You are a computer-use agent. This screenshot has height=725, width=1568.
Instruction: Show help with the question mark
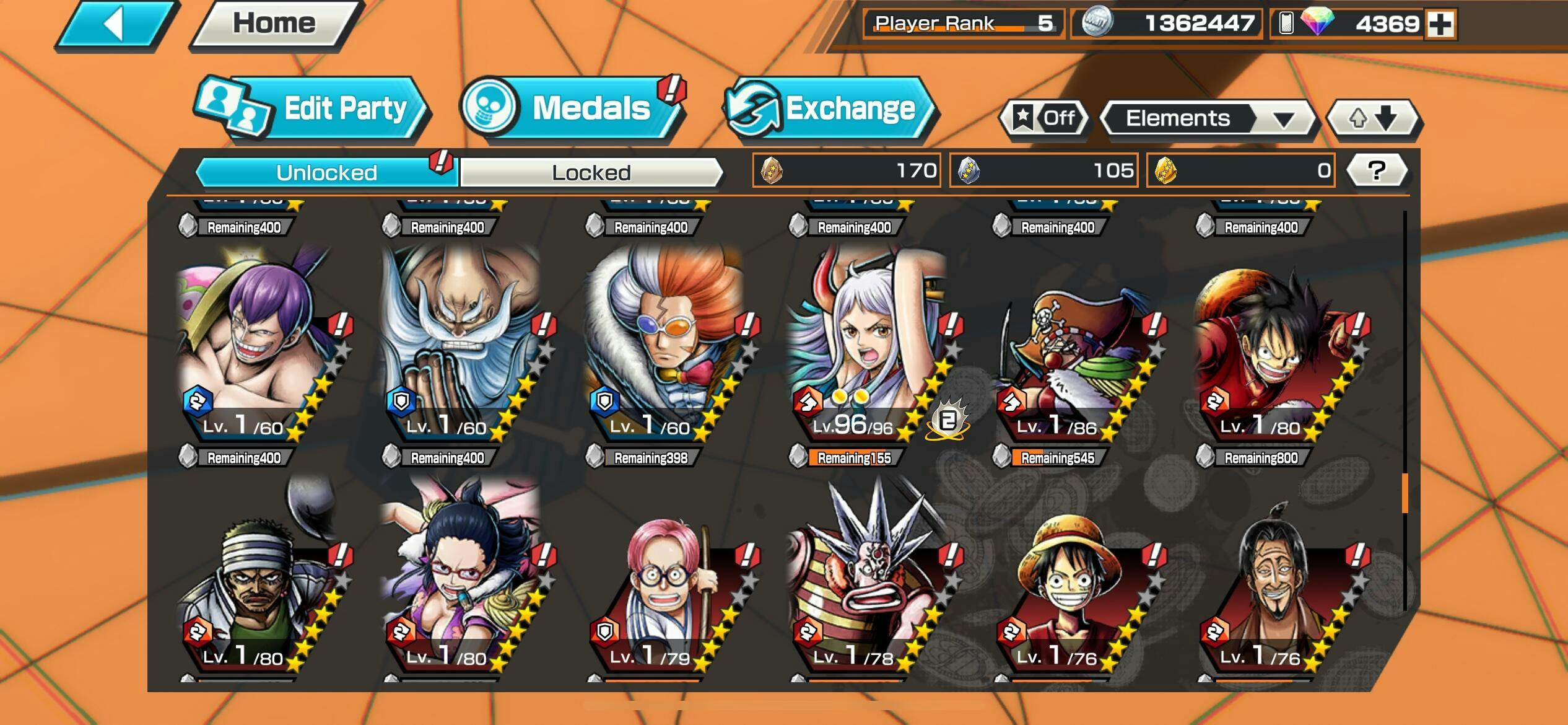tap(1376, 170)
